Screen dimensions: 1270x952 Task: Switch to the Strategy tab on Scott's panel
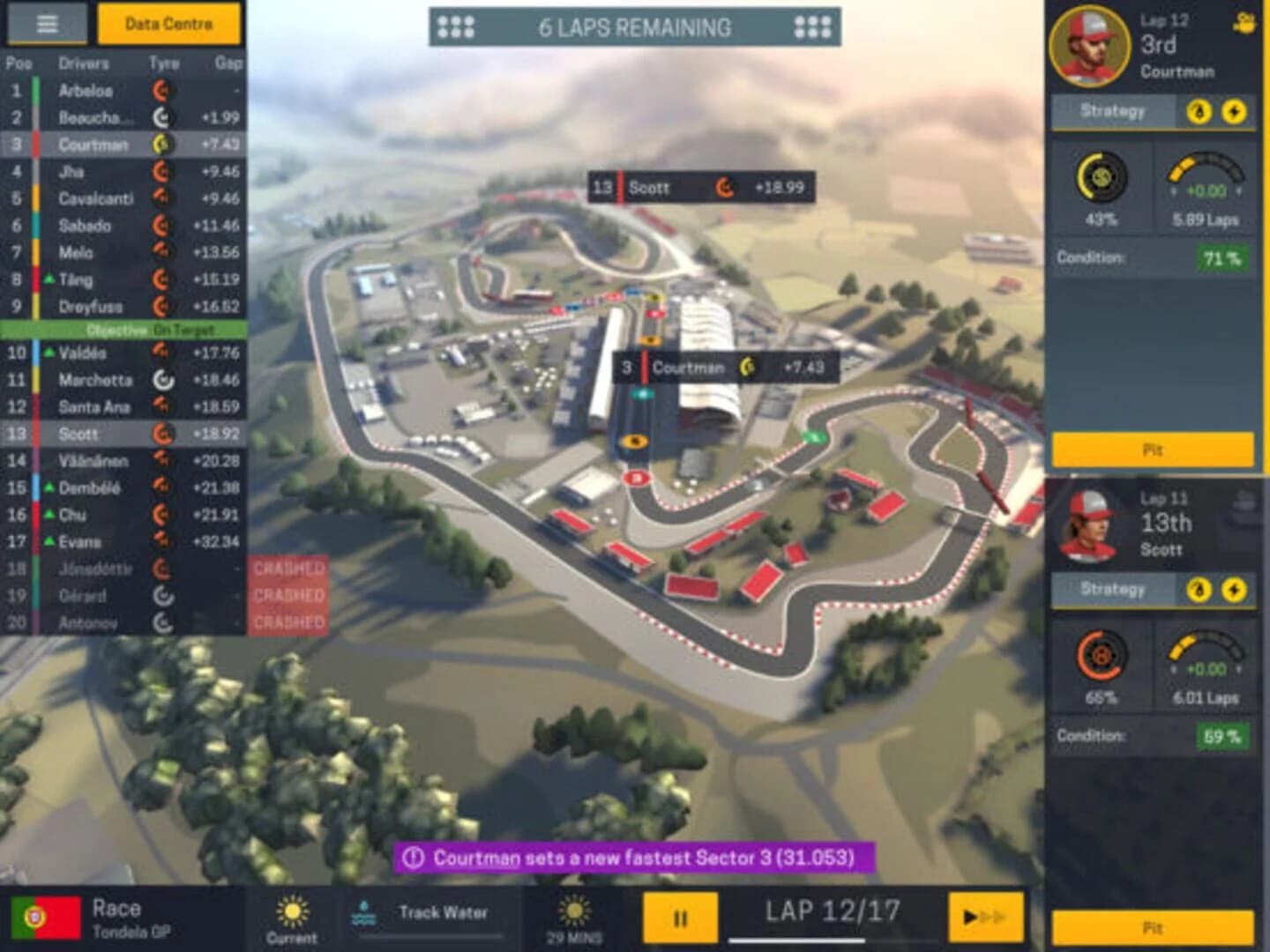coord(1112,589)
